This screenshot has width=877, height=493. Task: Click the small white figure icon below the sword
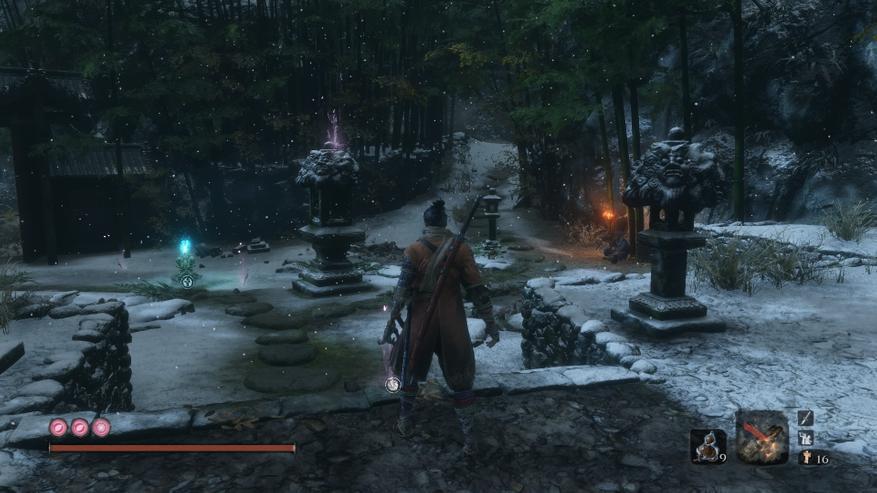806,438
